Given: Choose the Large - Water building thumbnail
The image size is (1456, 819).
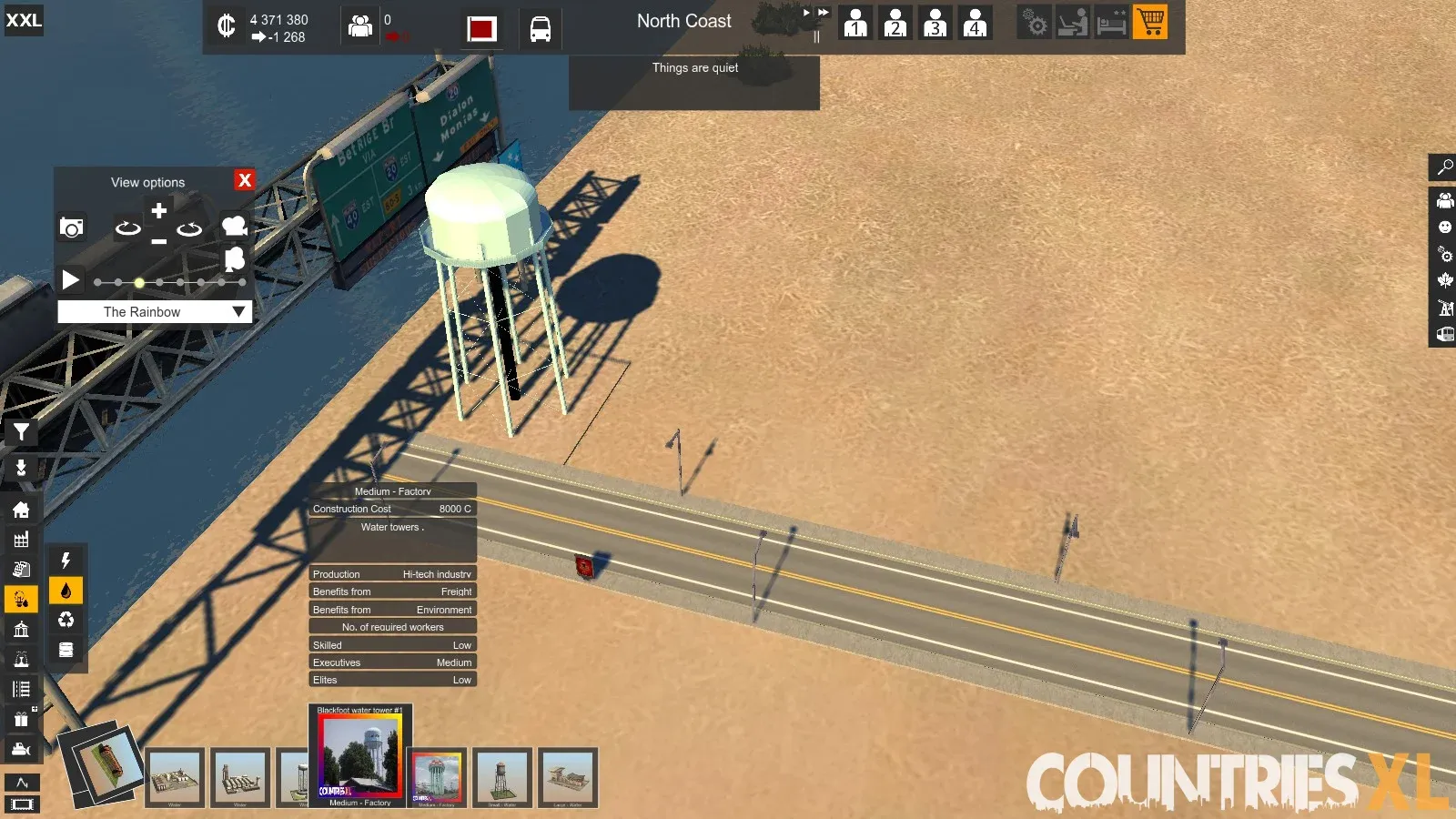Looking at the screenshot, I should pos(567,777).
